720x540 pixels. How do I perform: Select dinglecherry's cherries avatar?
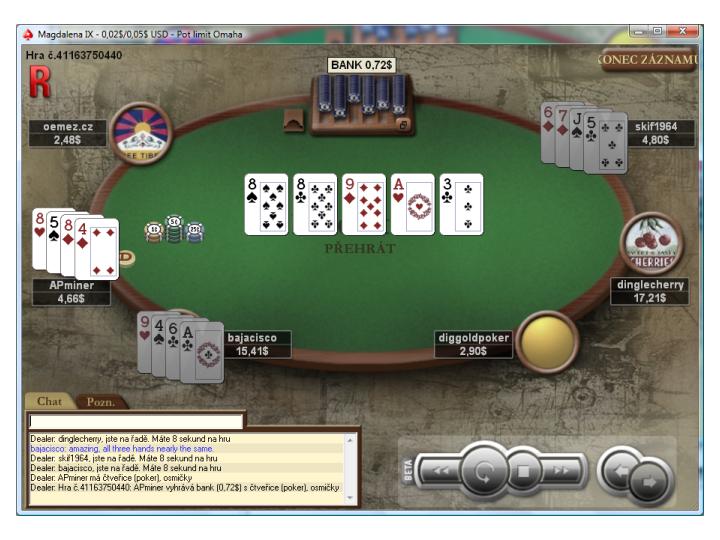[x=650, y=243]
